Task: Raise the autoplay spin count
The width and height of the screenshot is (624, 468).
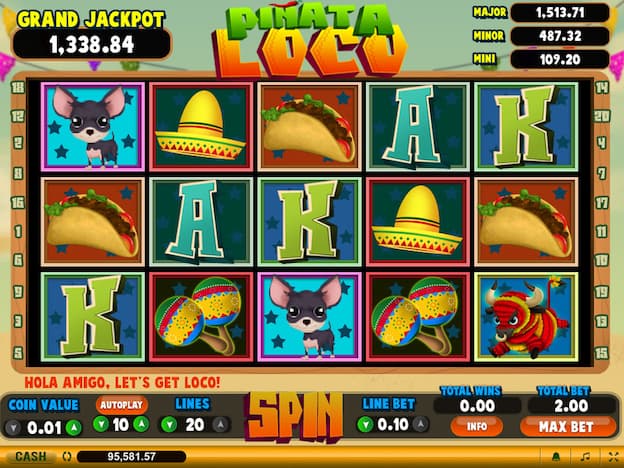Action: click(141, 425)
